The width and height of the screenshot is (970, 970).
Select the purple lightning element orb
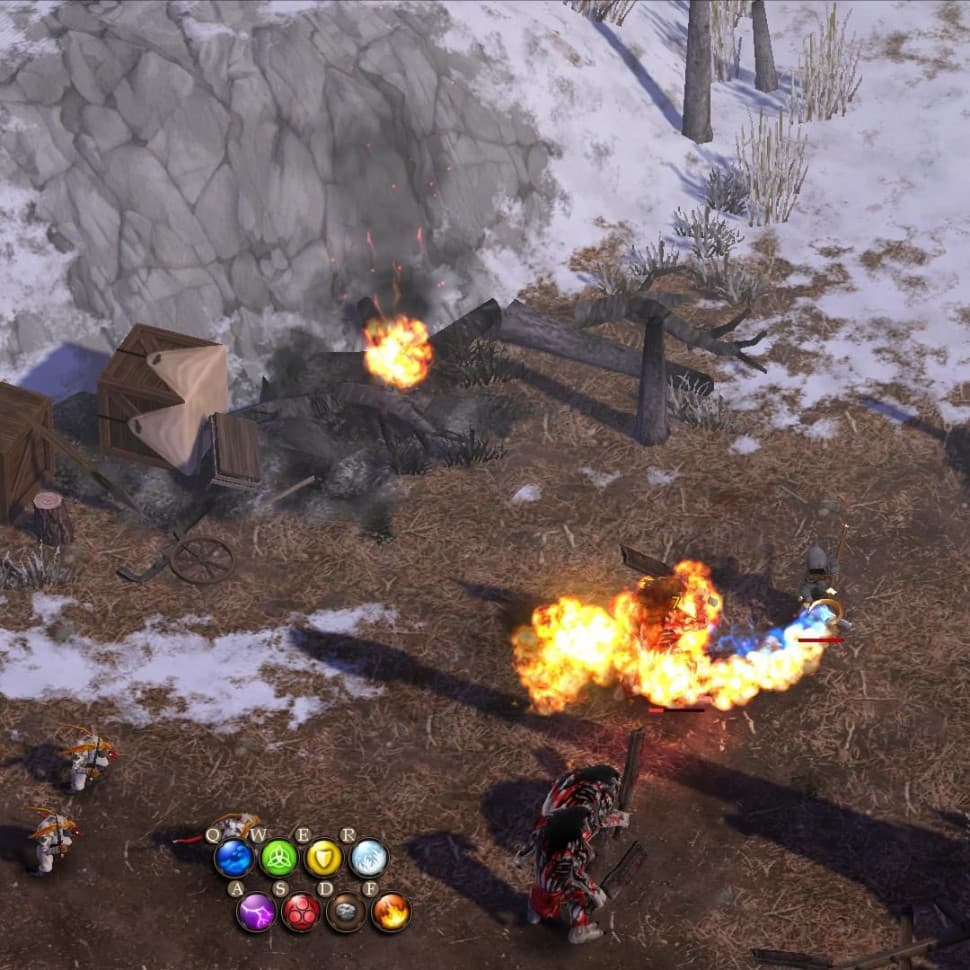(256, 912)
